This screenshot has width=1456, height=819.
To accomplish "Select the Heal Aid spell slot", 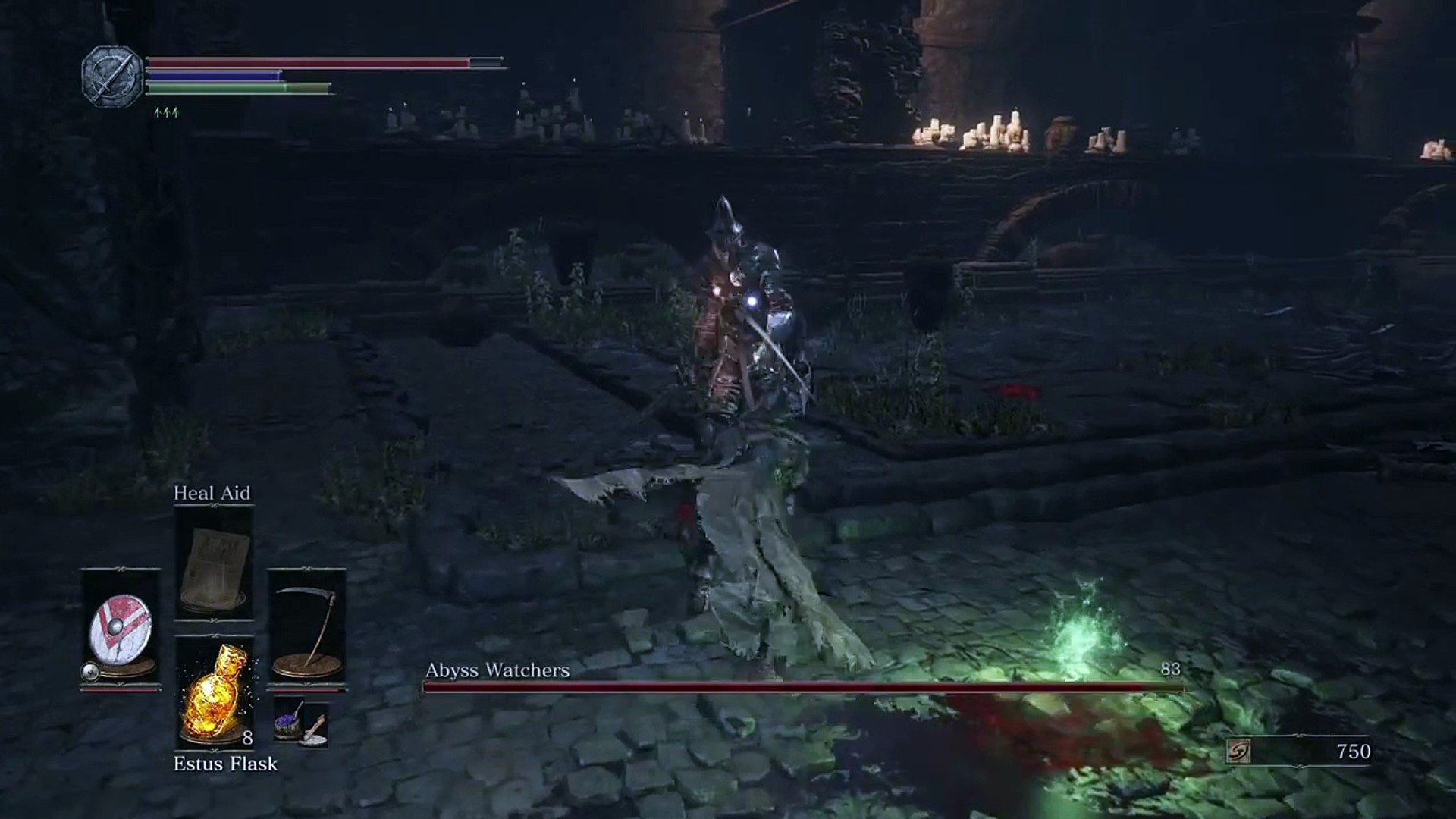I will coord(213,563).
